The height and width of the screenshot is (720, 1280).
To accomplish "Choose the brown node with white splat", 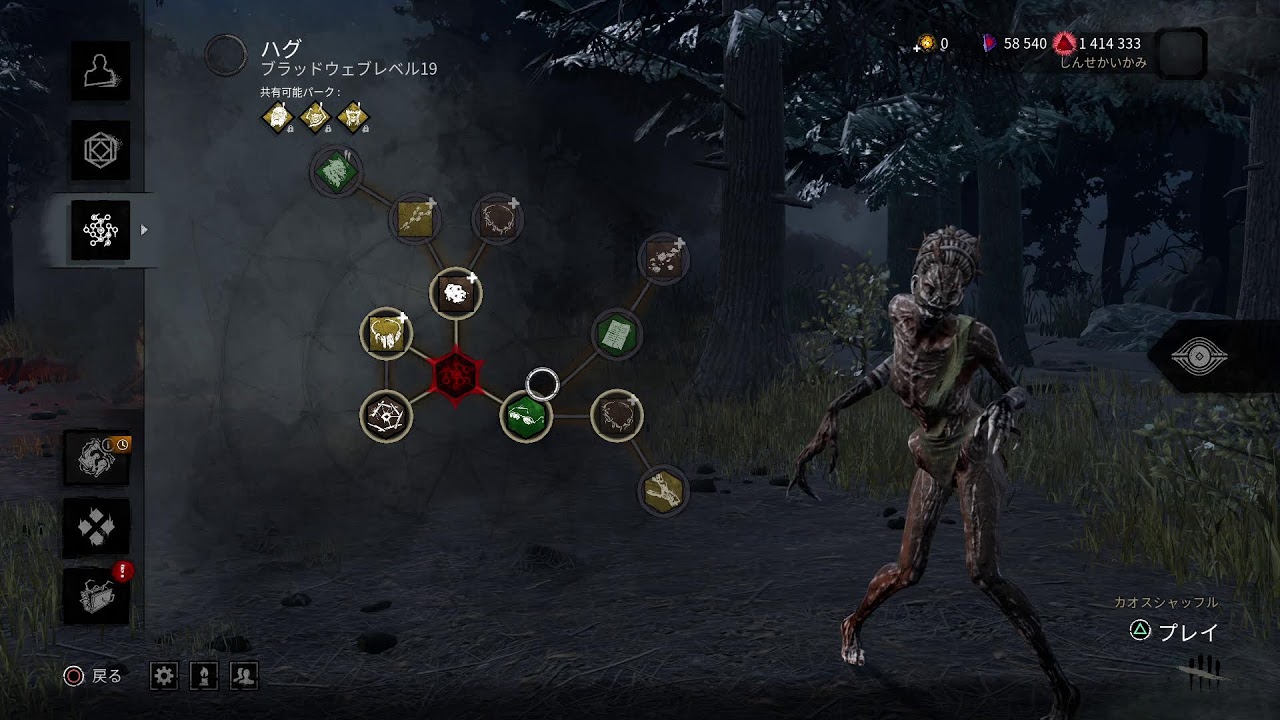I will pyautogui.click(x=456, y=294).
